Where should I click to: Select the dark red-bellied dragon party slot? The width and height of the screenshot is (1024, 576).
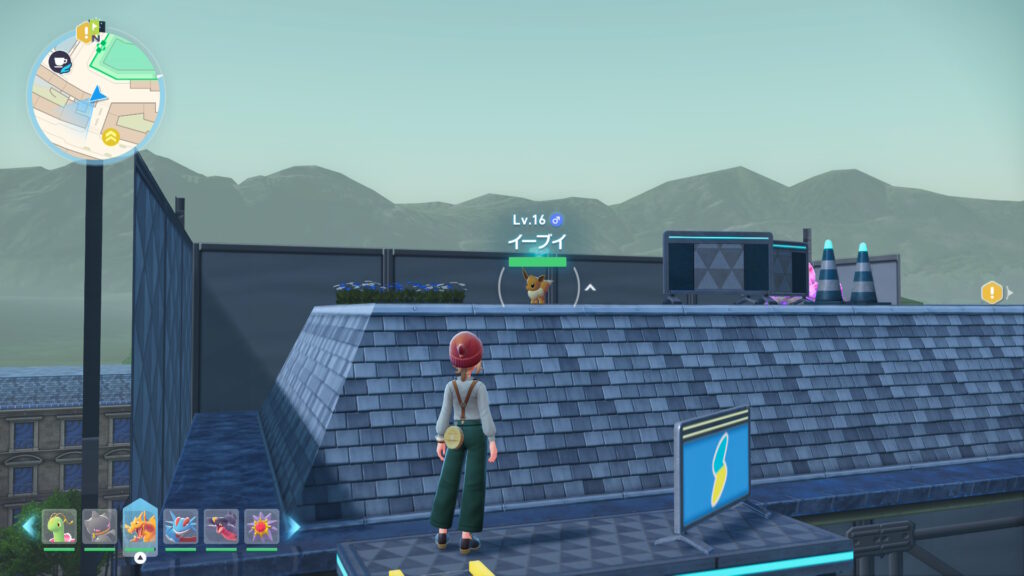pyautogui.click(x=221, y=526)
